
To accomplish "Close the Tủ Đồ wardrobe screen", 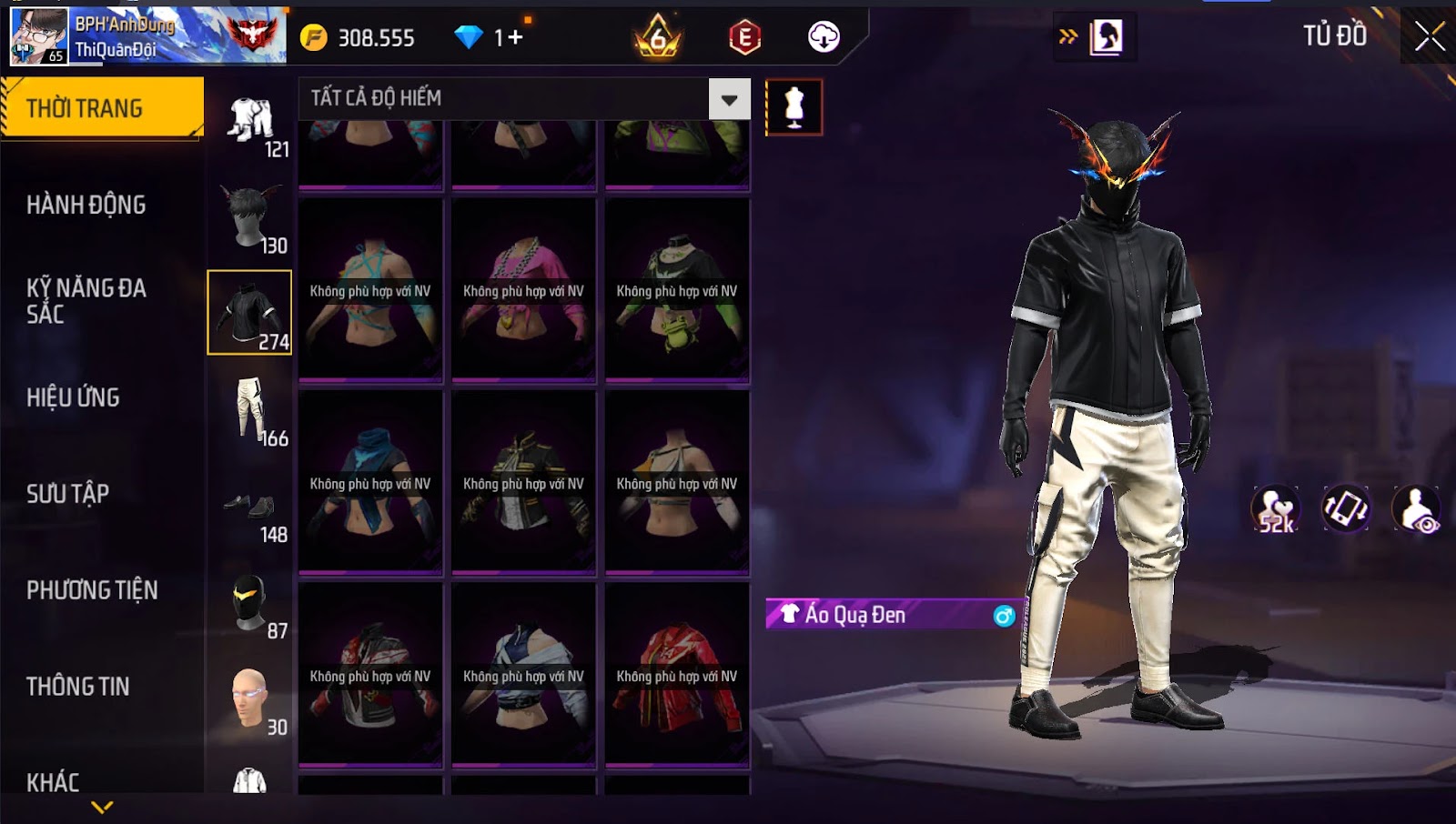I will pos(1429,36).
